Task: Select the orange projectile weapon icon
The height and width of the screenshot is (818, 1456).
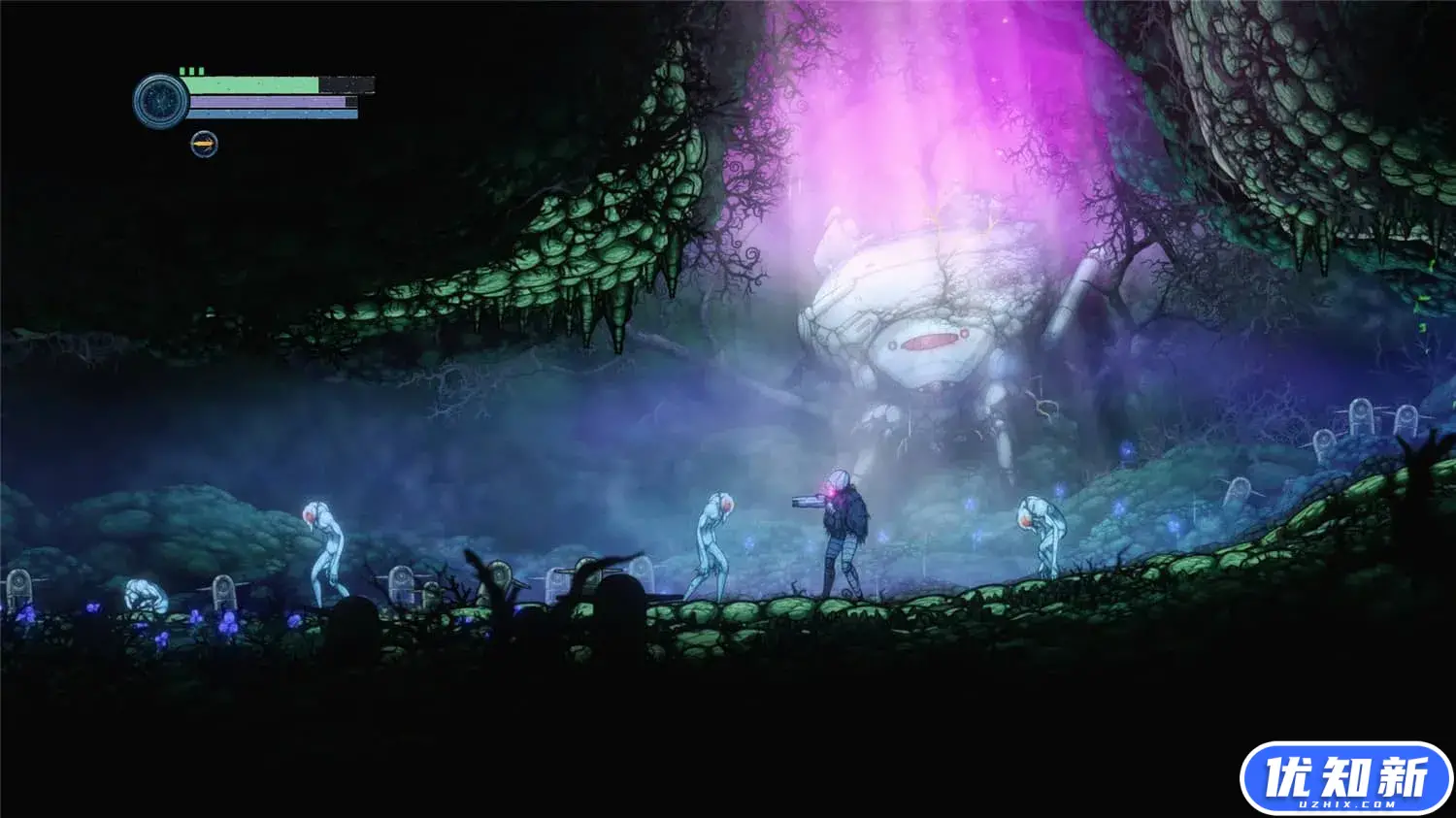Action: [204, 145]
